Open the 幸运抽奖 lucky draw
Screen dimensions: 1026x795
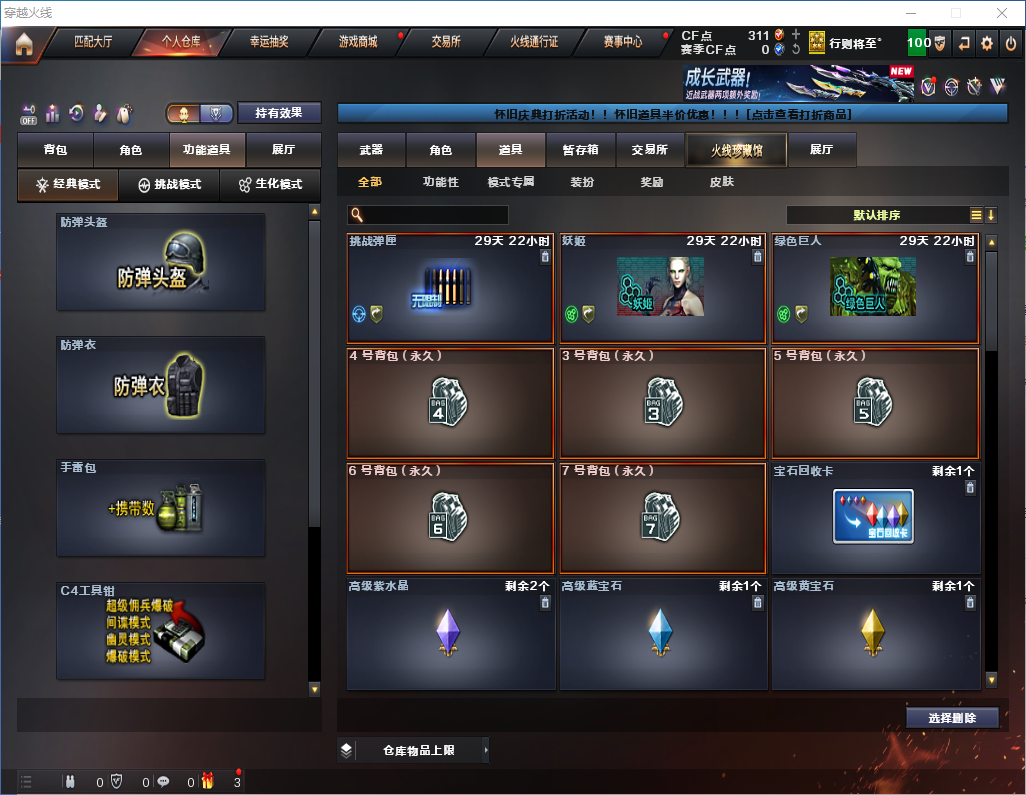tap(268, 42)
